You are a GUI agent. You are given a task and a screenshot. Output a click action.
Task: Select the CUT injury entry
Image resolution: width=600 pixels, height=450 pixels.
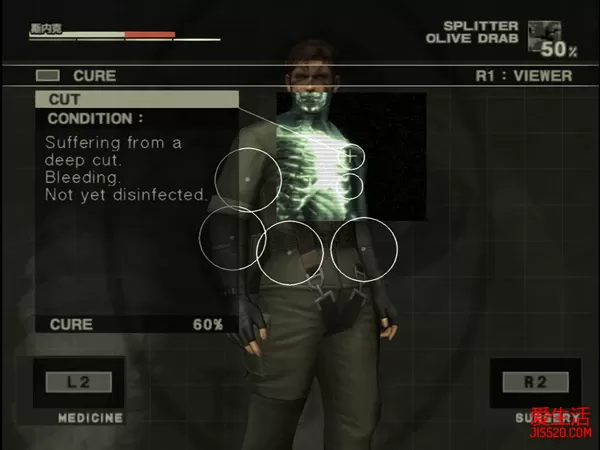137,100
